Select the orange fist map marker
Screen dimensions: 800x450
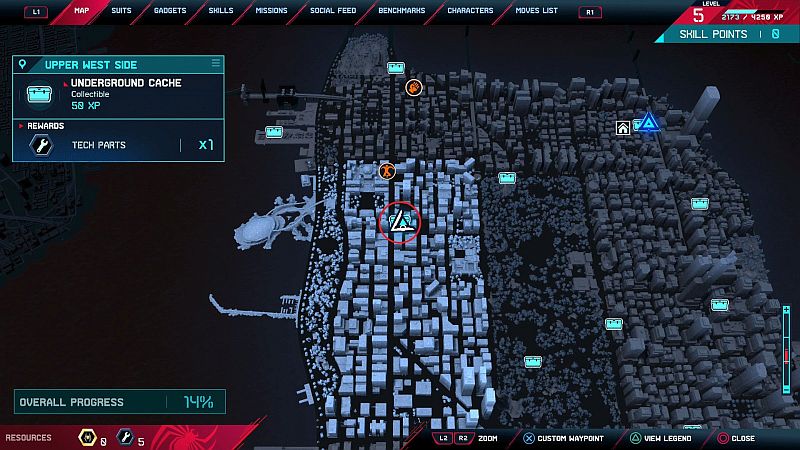coord(414,87)
